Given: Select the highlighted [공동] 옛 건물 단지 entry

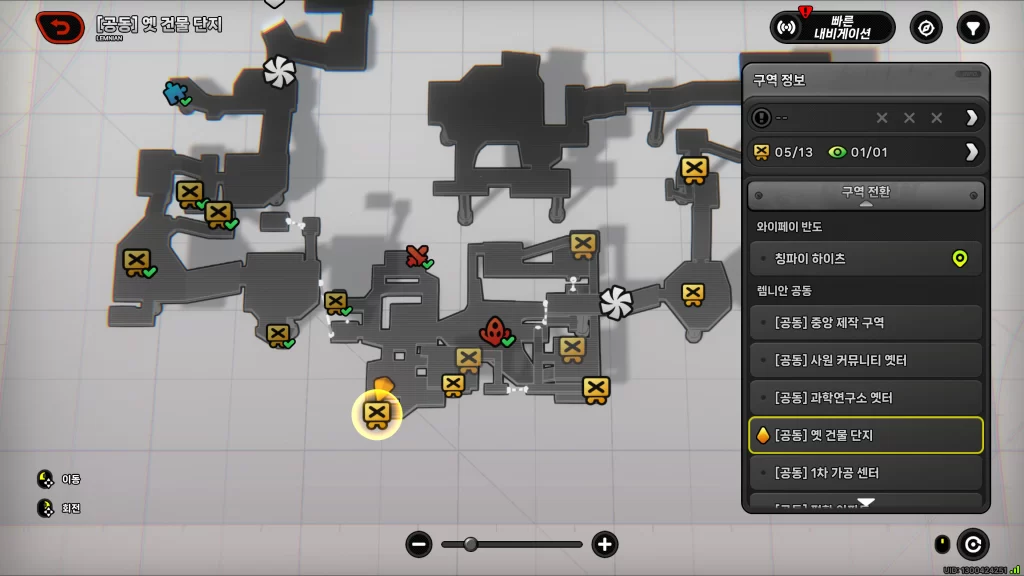Looking at the screenshot, I should coord(866,435).
